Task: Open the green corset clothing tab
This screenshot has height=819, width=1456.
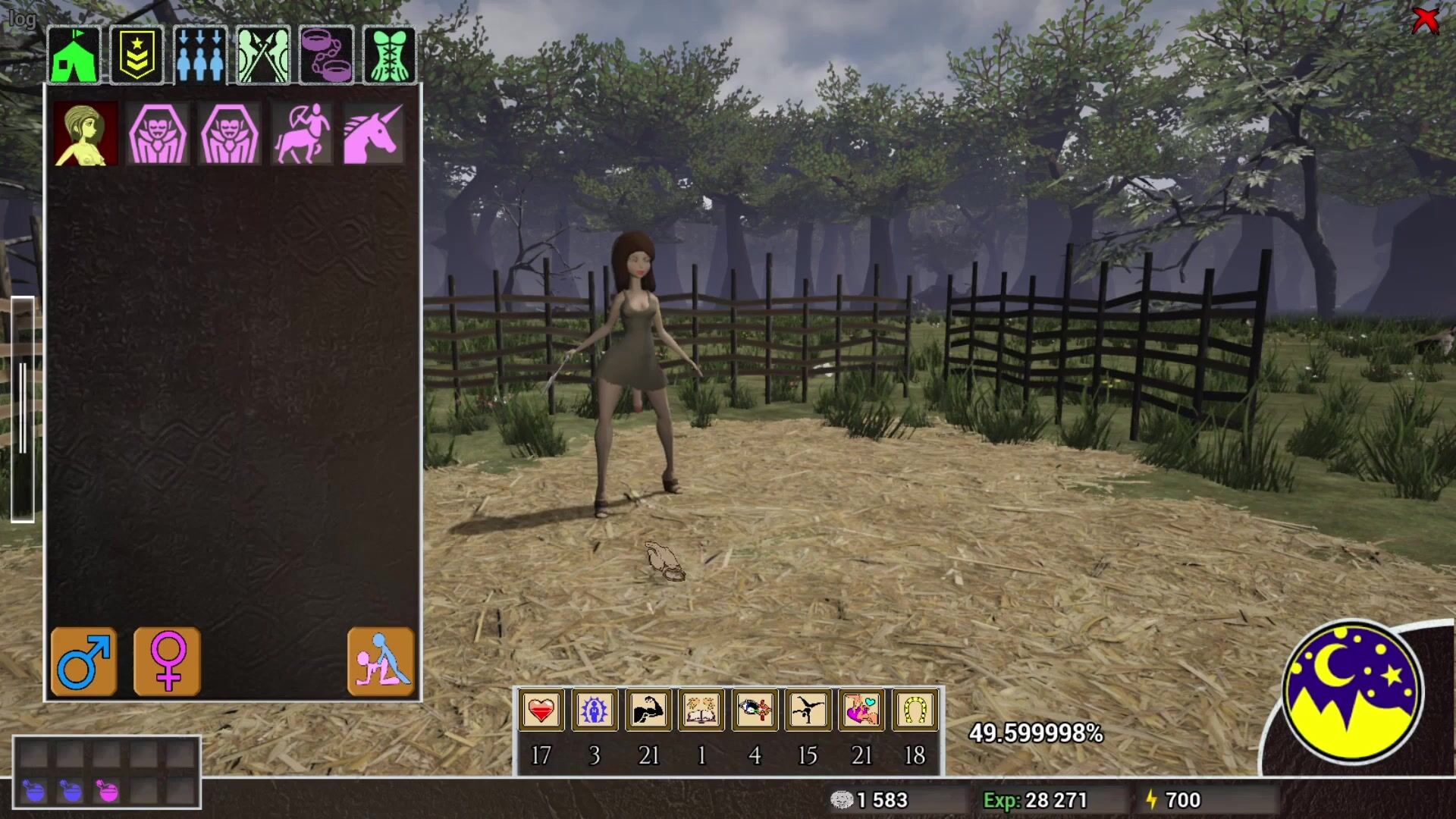Action: point(390,55)
